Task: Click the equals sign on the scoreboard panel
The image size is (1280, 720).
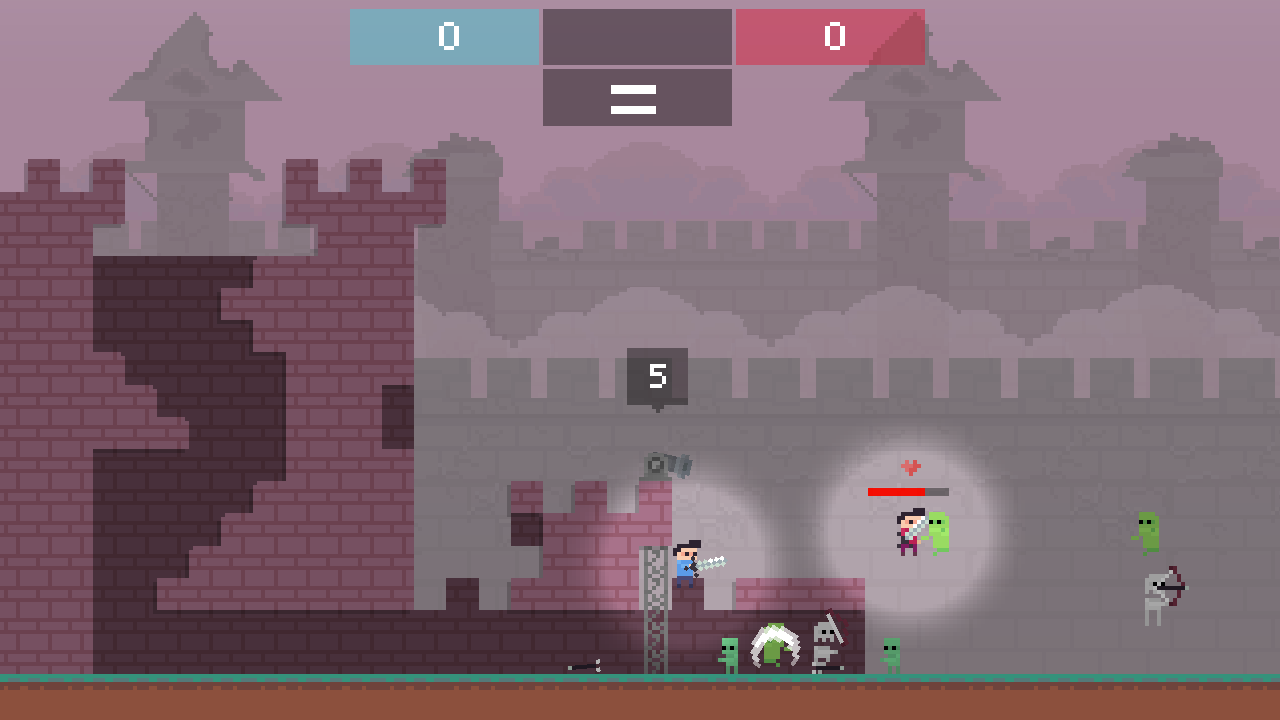Action: (636, 99)
